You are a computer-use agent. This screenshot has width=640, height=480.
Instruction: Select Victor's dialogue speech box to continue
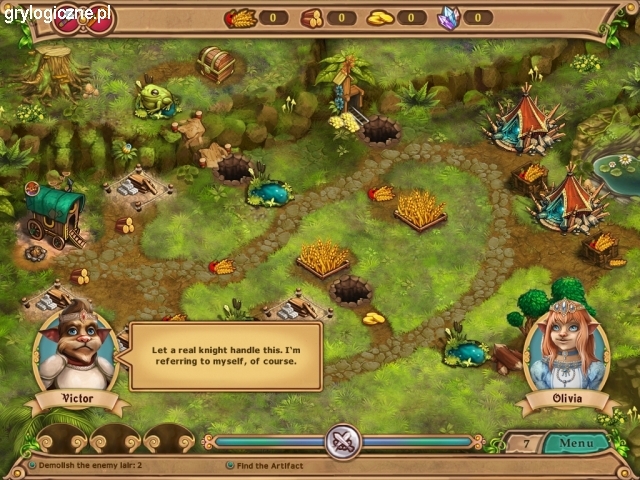coord(226,356)
